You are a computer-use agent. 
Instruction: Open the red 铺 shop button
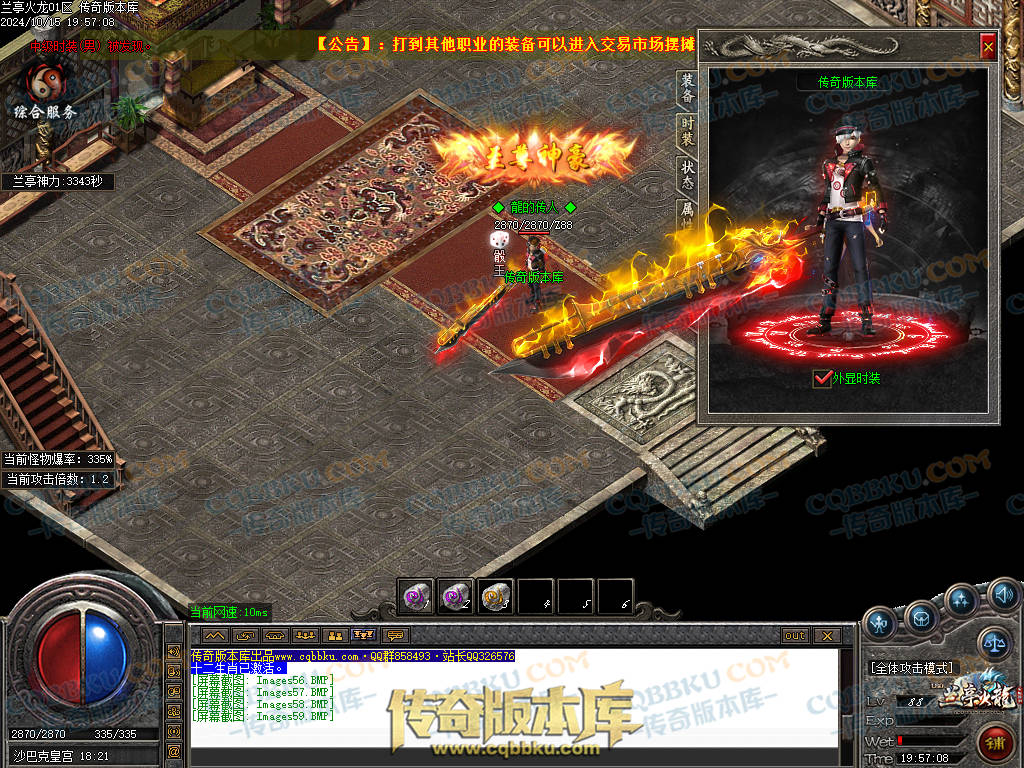tap(995, 742)
